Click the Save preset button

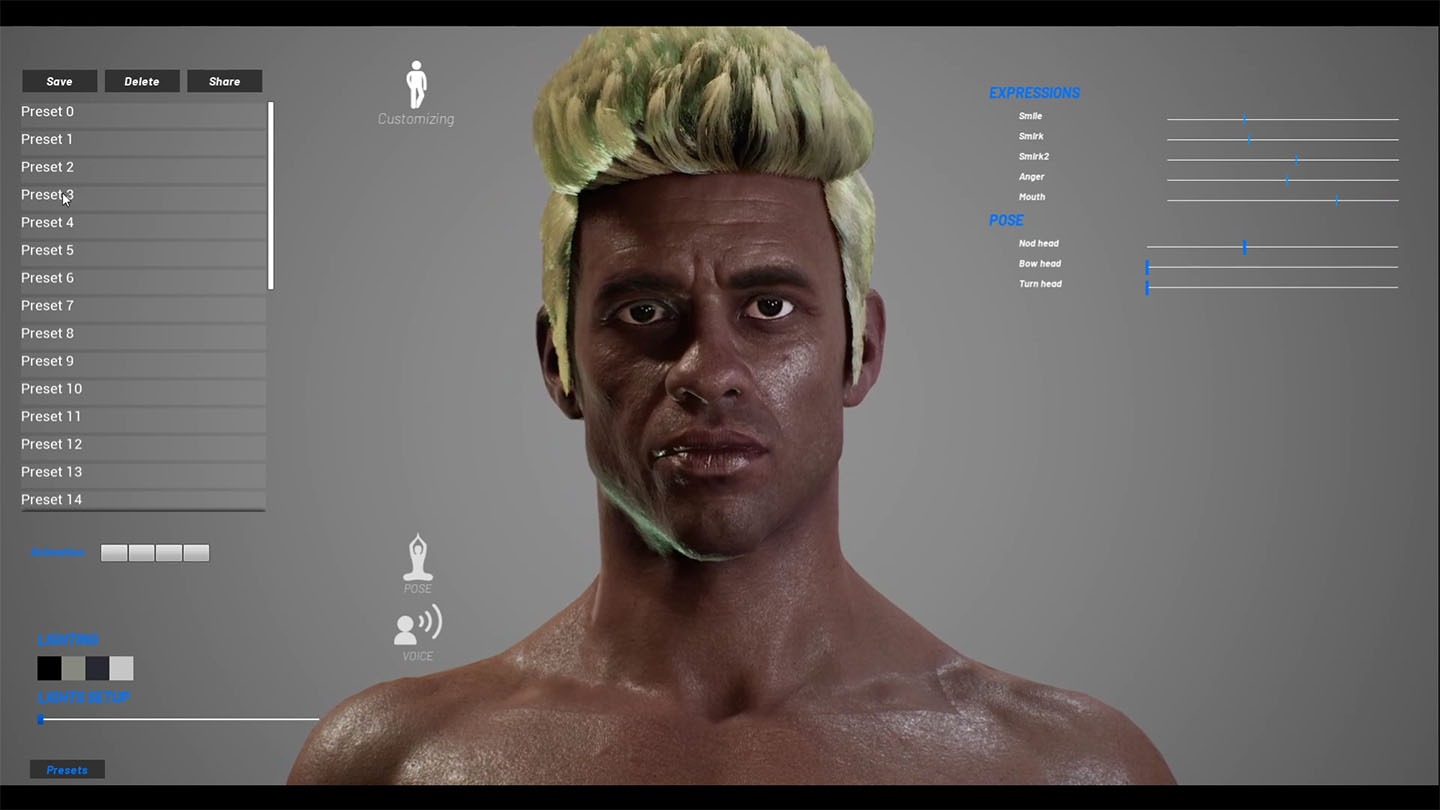click(59, 81)
